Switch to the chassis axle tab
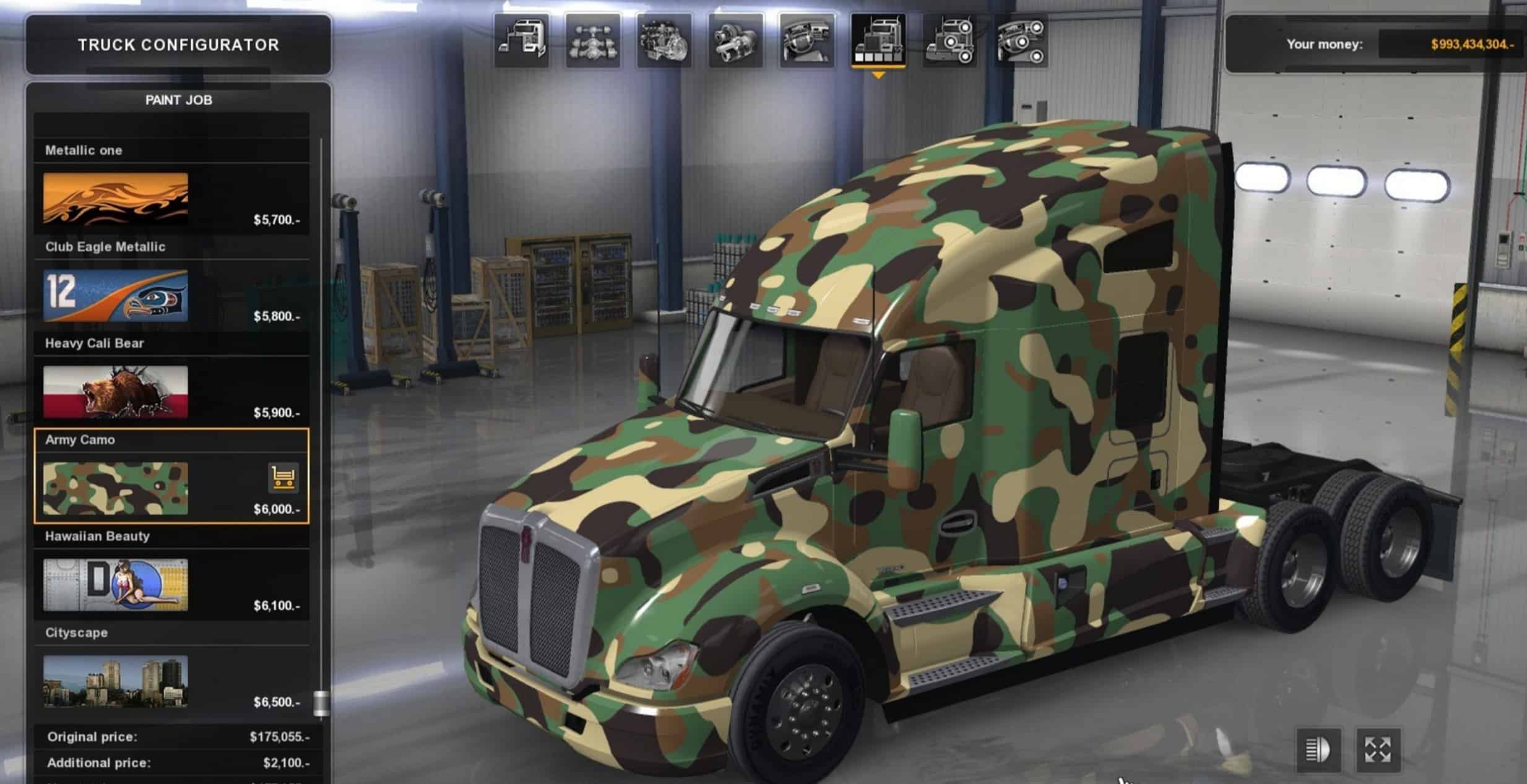The image size is (1527, 784). coord(592,41)
